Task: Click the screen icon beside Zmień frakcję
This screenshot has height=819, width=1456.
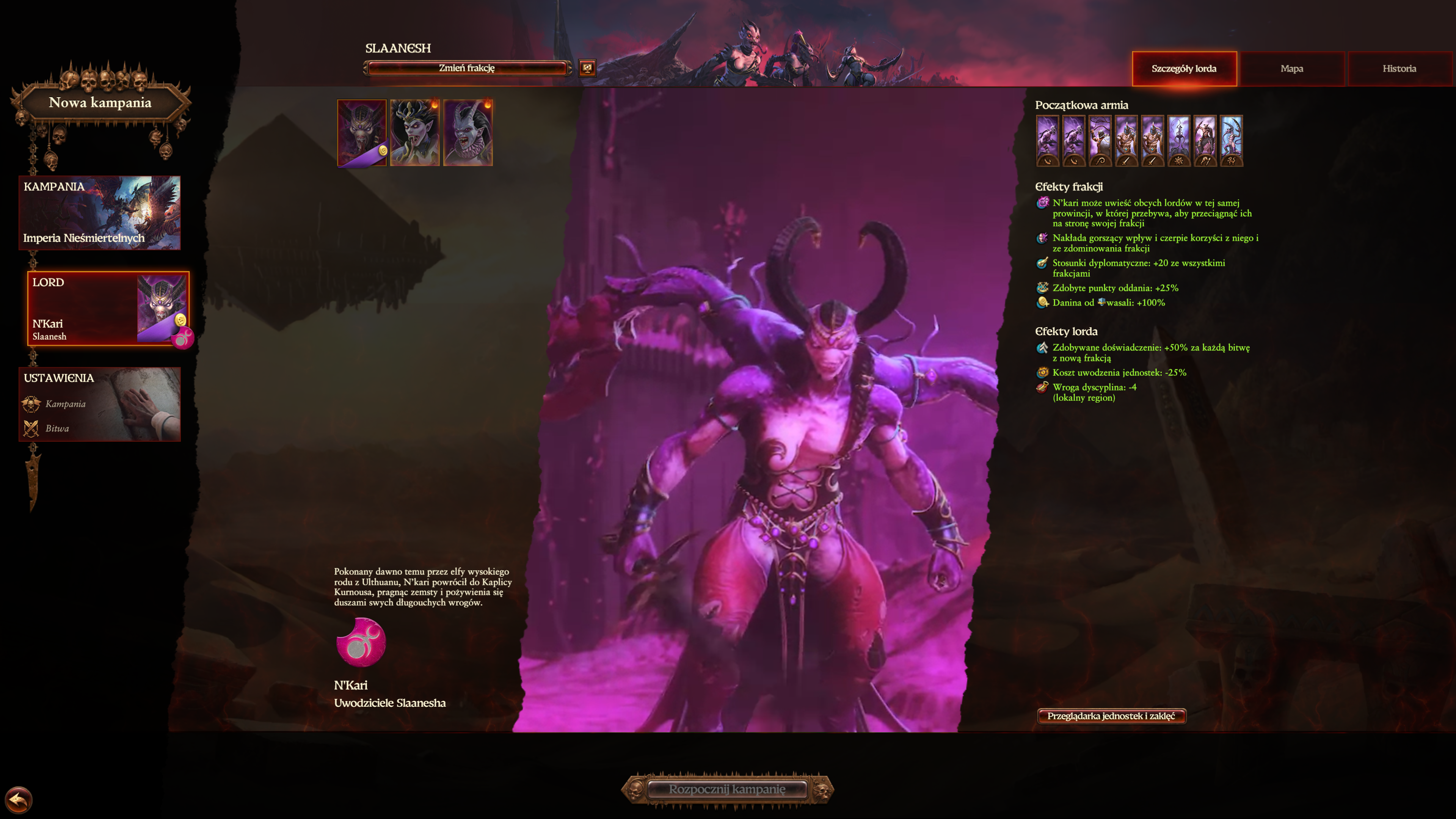Action: click(588, 68)
